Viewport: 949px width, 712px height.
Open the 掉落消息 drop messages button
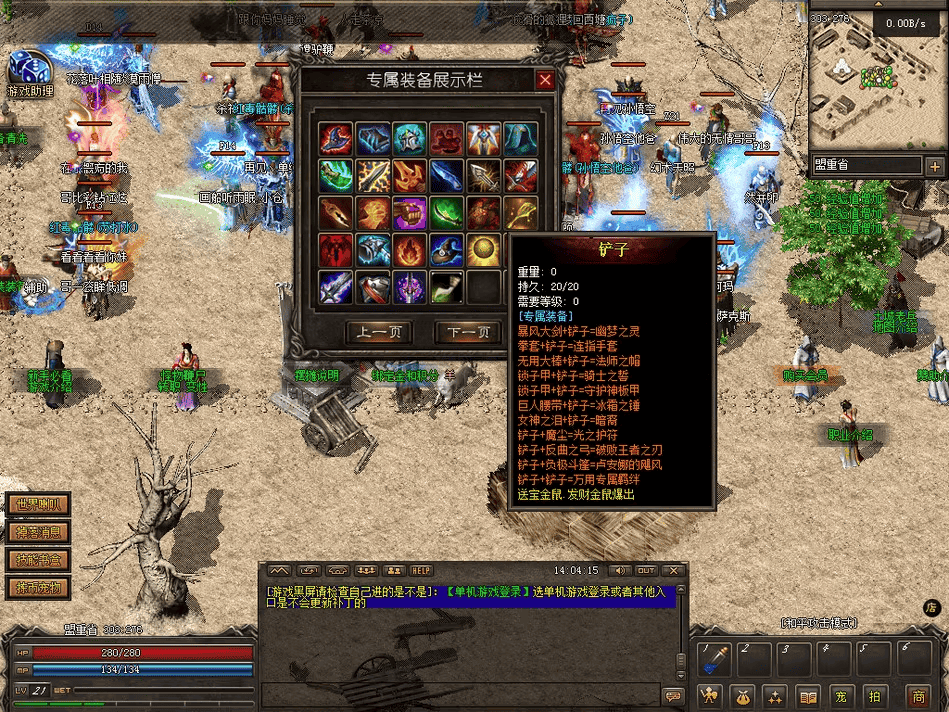(x=38, y=533)
